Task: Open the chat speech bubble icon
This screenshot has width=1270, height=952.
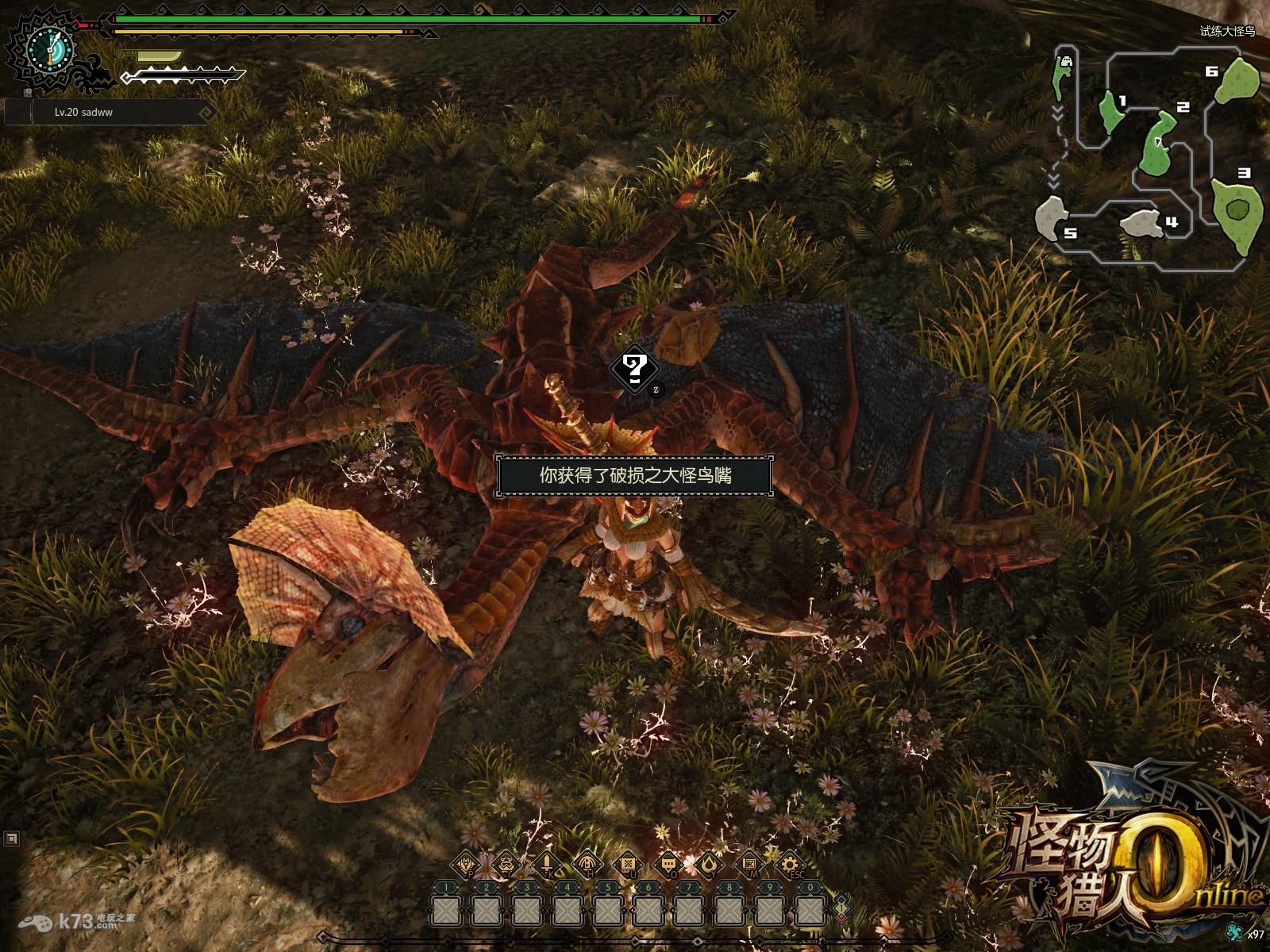Action: coord(668,863)
